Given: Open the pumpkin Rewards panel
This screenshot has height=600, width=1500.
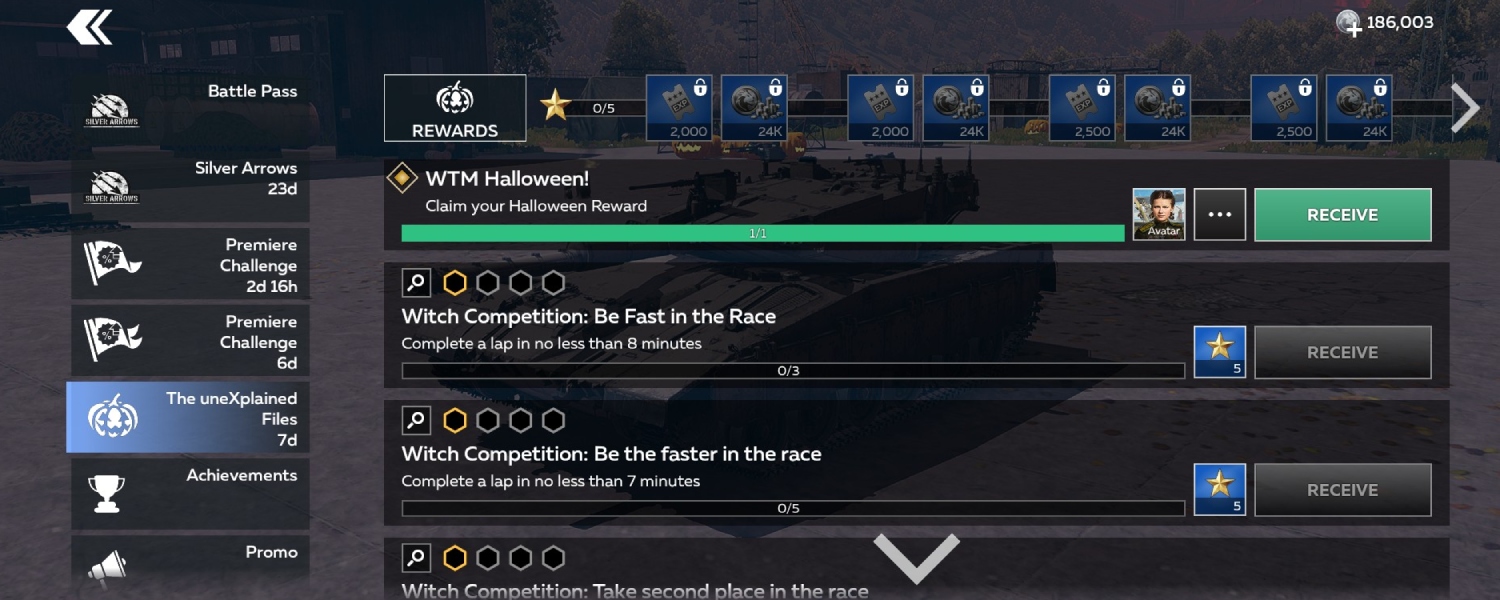Looking at the screenshot, I should point(455,108).
